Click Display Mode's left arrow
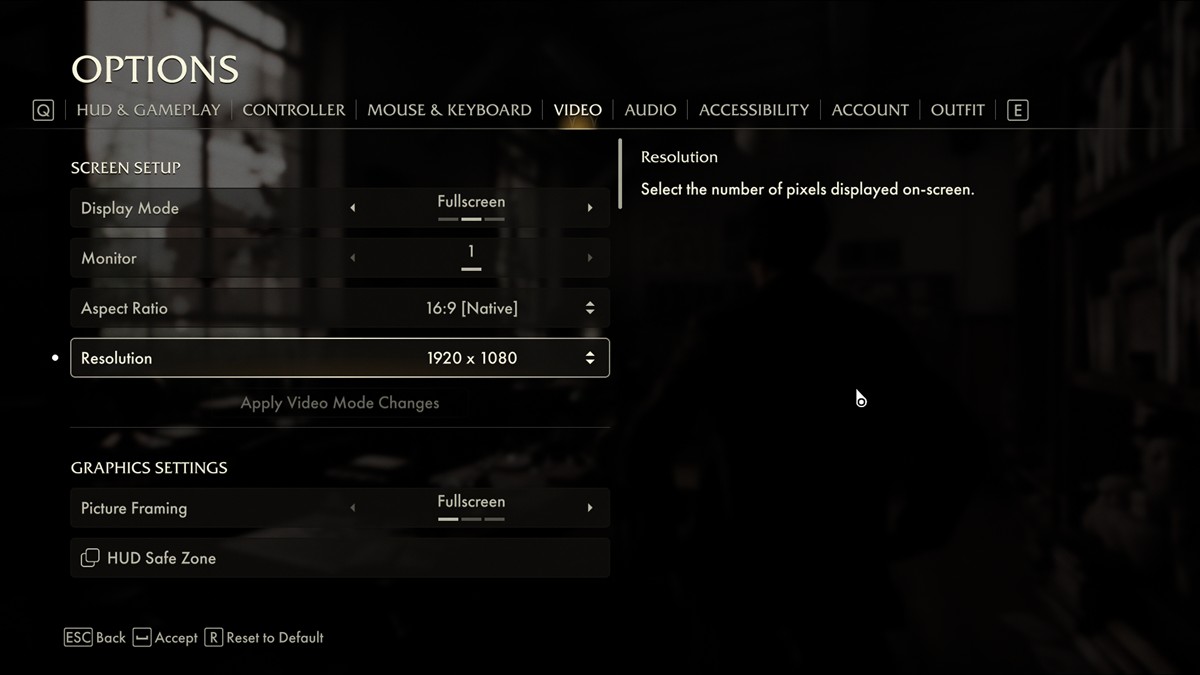The width and height of the screenshot is (1200, 675). 352,208
